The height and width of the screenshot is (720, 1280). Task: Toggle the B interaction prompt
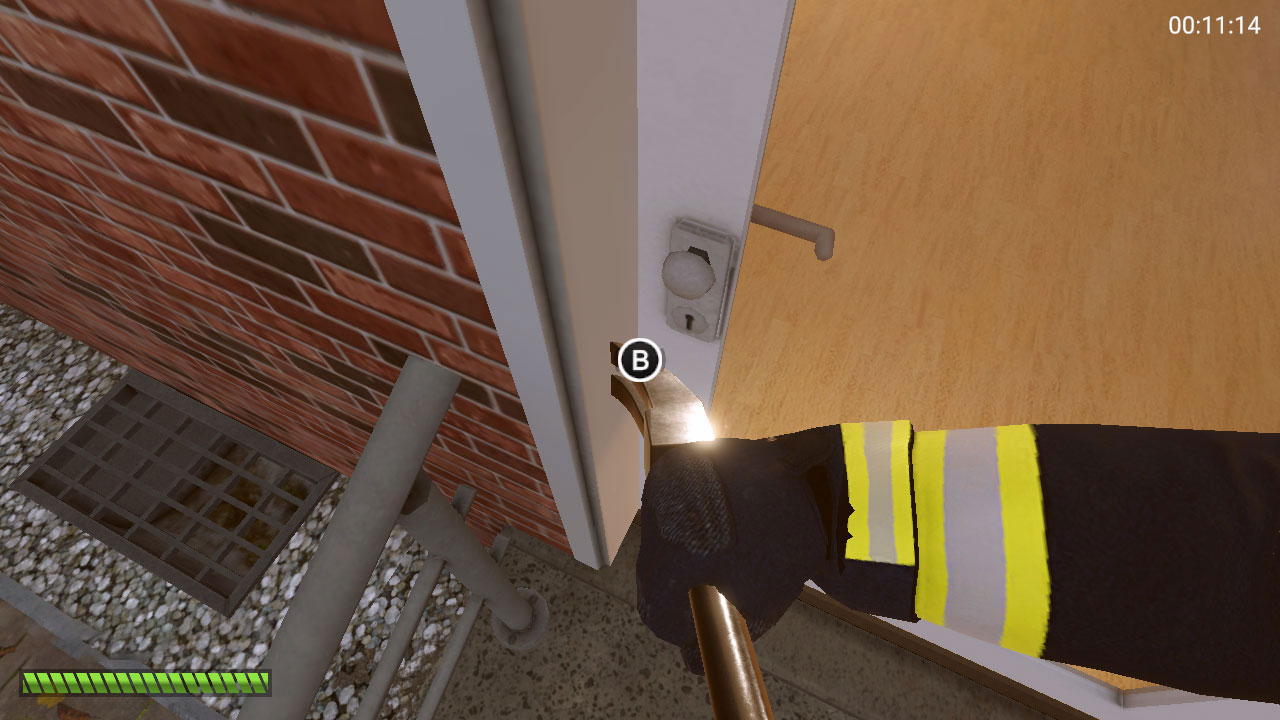(637, 357)
